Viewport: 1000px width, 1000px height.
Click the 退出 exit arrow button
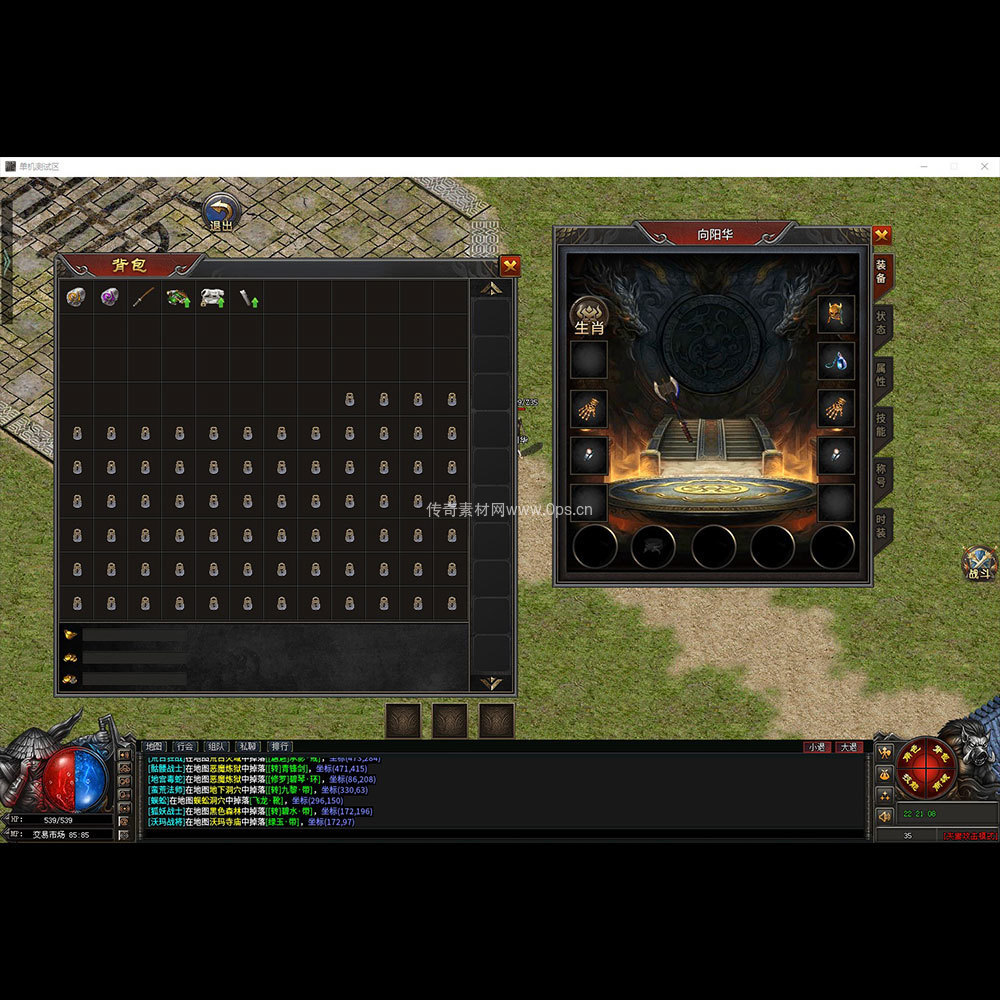tap(221, 212)
